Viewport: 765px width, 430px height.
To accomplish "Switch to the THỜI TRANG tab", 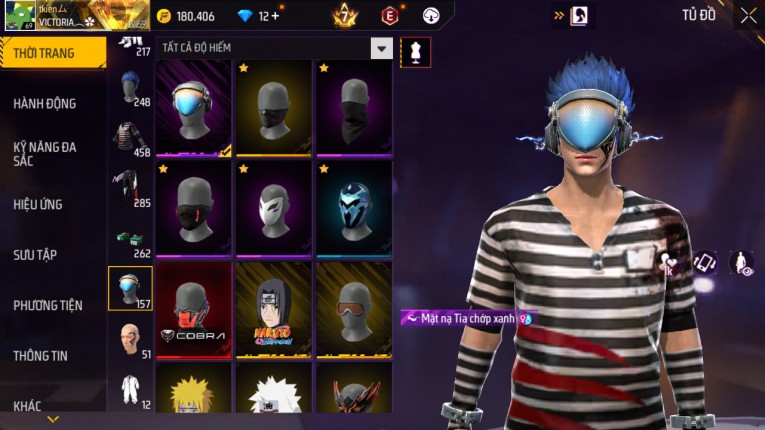I will coord(45,52).
